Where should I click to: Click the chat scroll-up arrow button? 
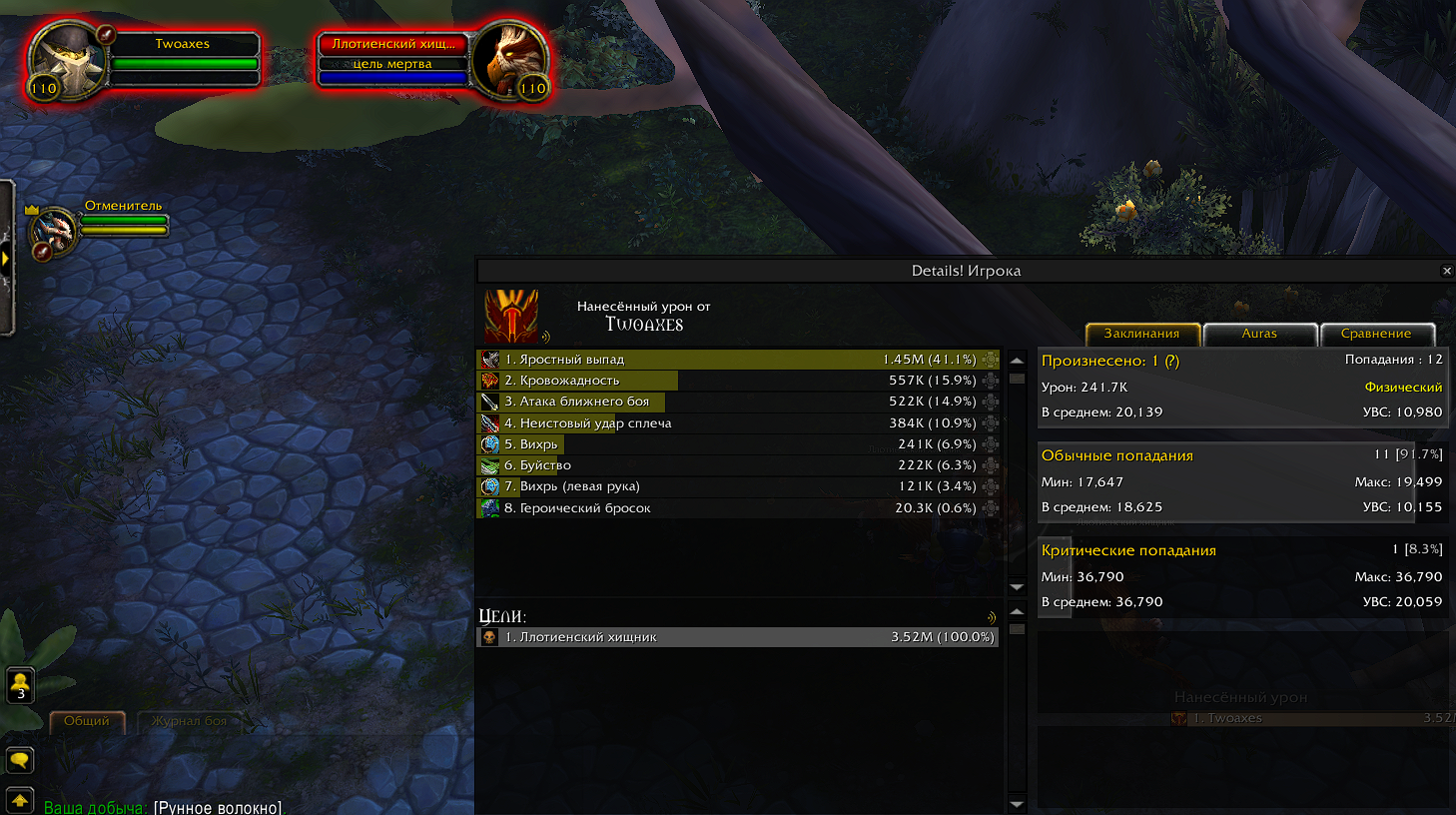pyautogui.click(x=20, y=801)
